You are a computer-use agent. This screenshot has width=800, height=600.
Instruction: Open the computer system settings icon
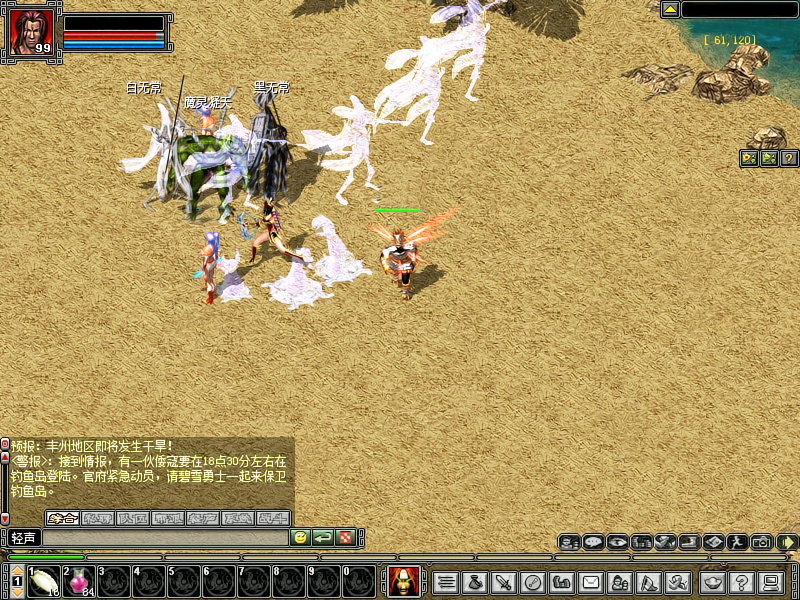coord(770,581)
